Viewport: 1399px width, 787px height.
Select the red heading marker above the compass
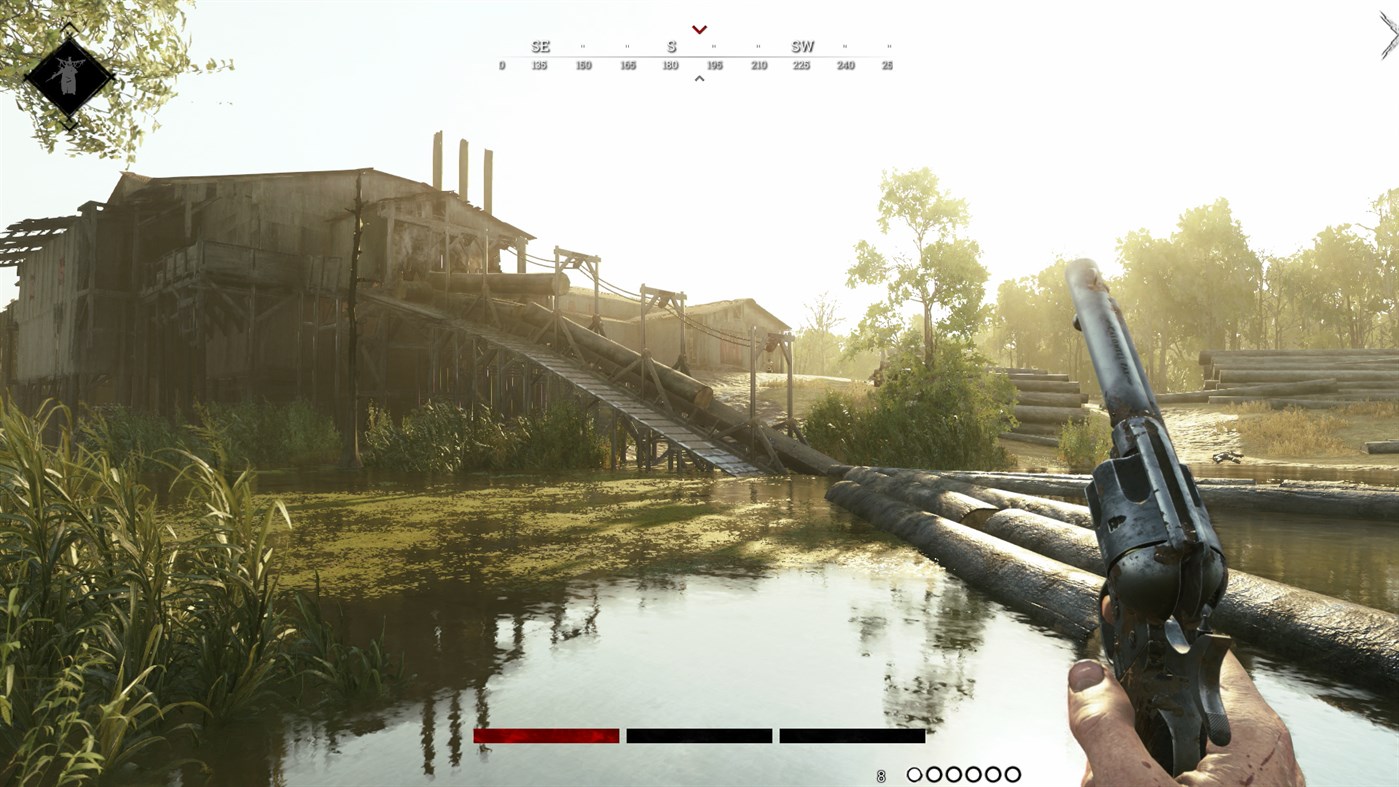698,27
